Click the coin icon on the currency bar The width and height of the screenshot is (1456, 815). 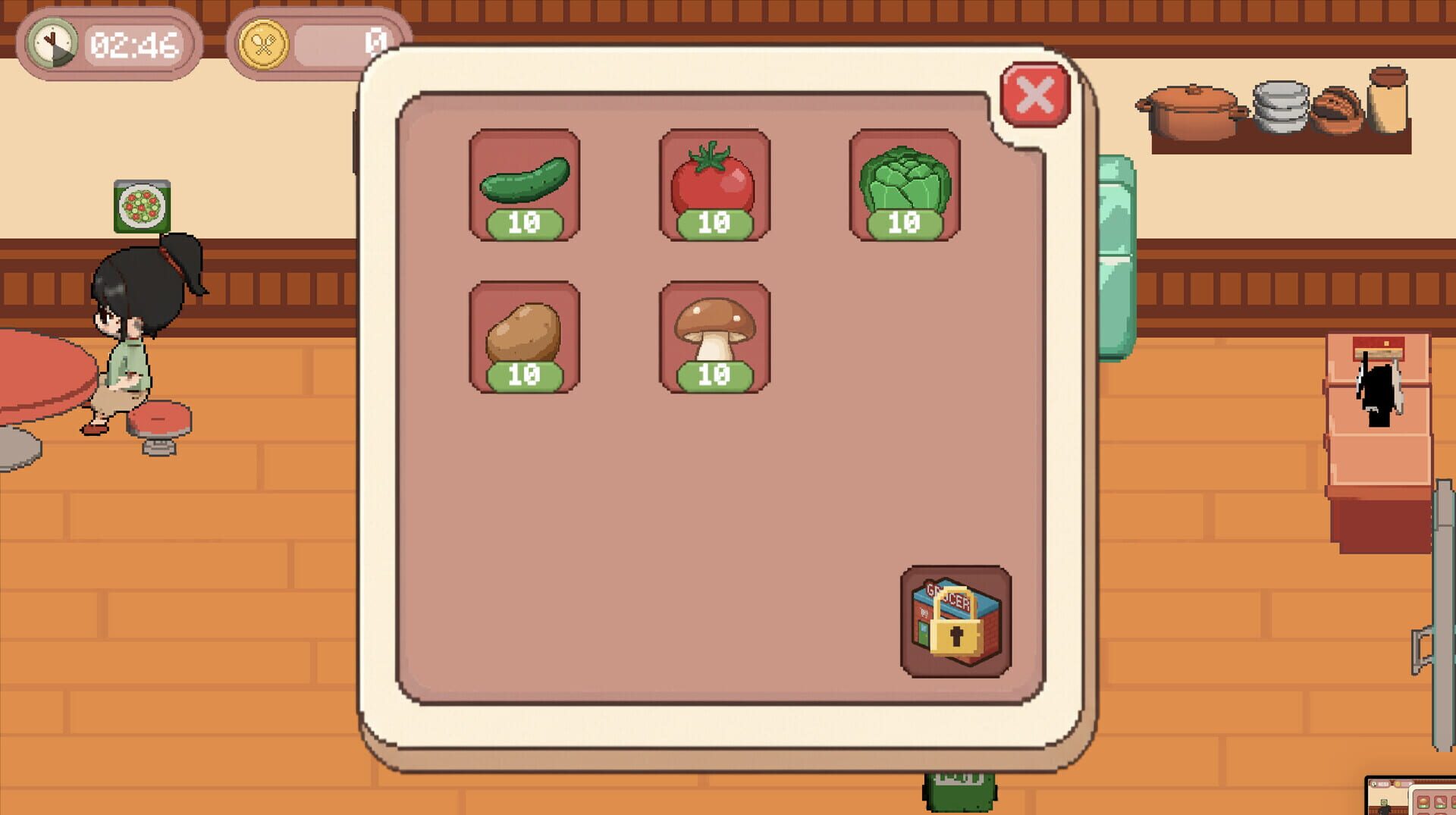265,42
